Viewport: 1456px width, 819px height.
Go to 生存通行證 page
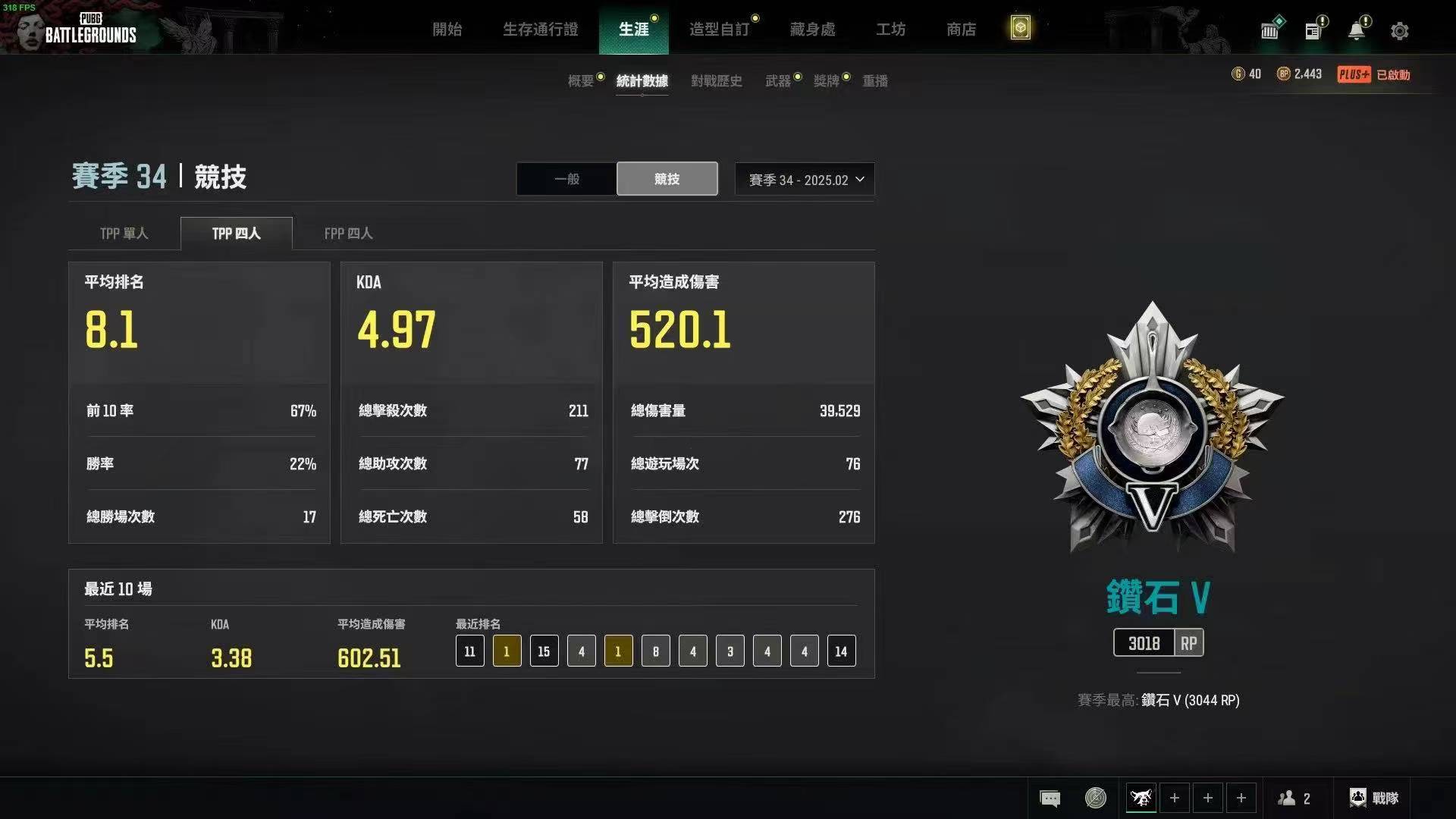coord(540,30)
